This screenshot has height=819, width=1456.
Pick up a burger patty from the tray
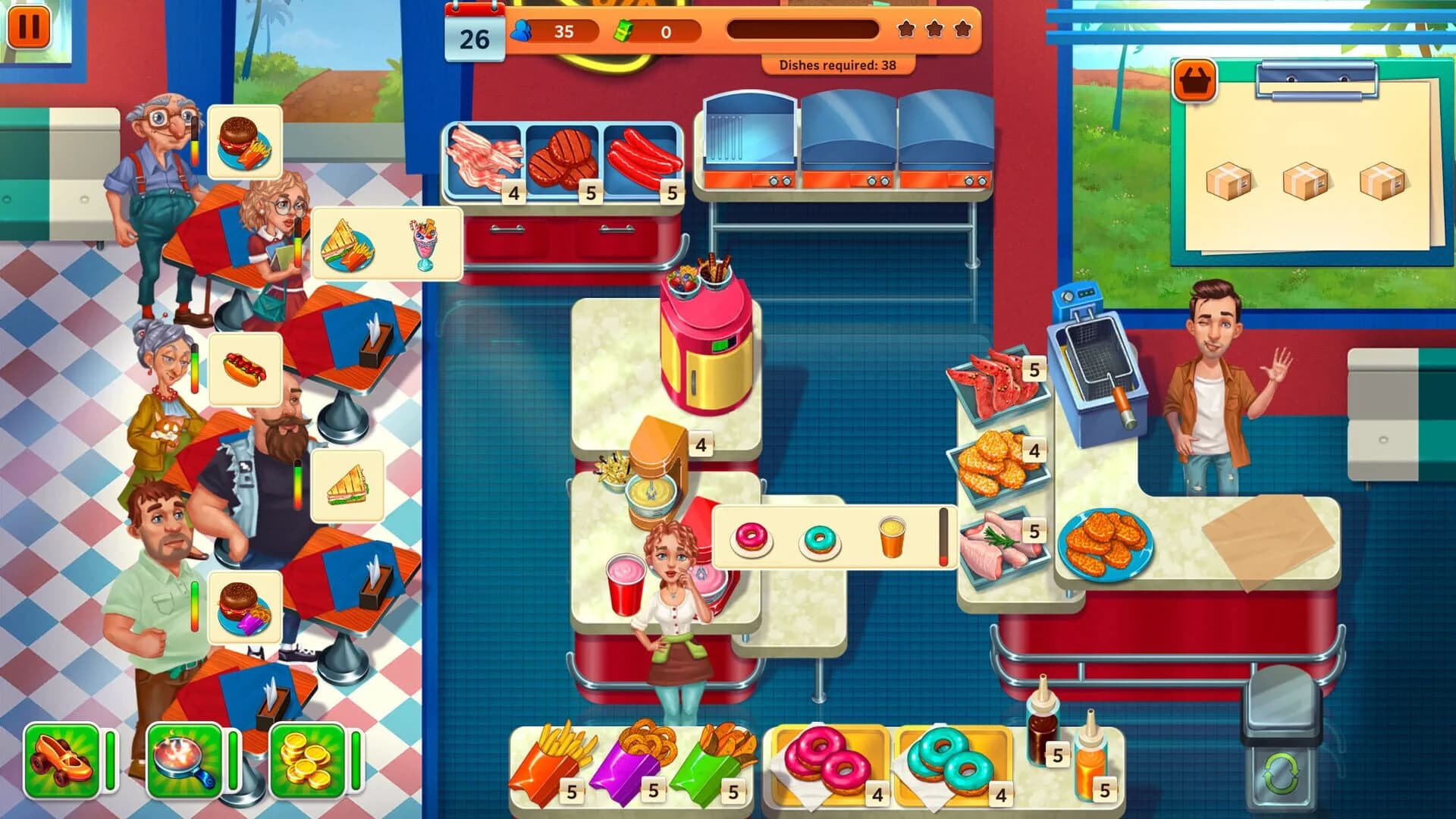click(x=563, y=155)
